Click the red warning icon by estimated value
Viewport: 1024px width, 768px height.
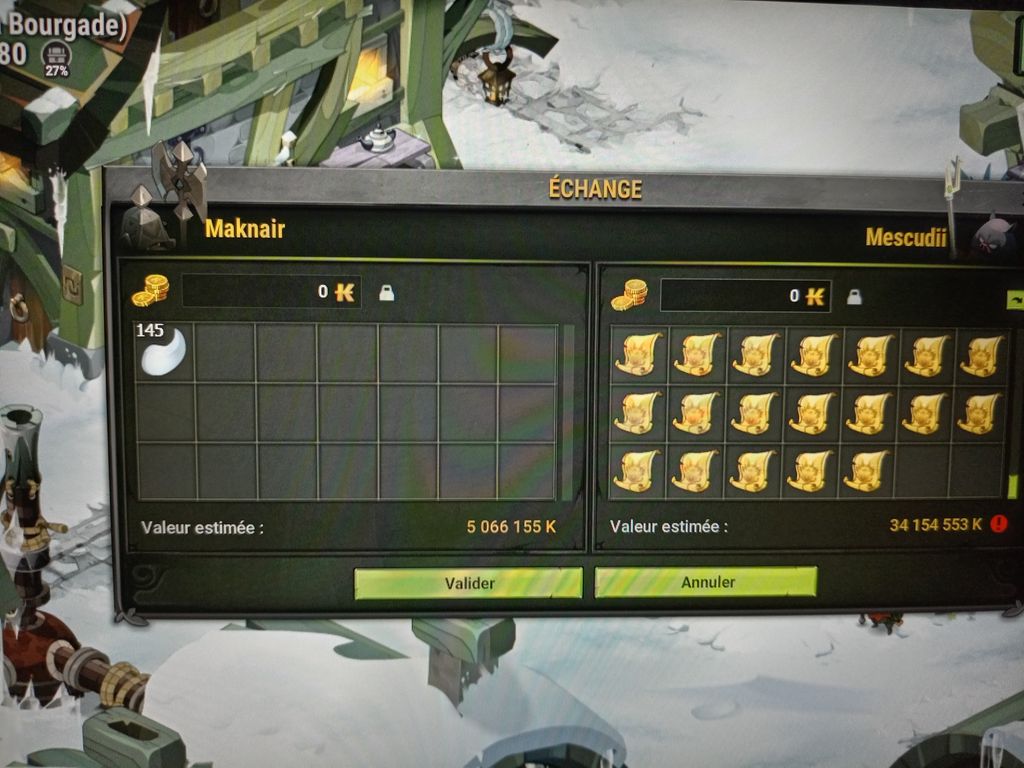tap(1000, 524)
